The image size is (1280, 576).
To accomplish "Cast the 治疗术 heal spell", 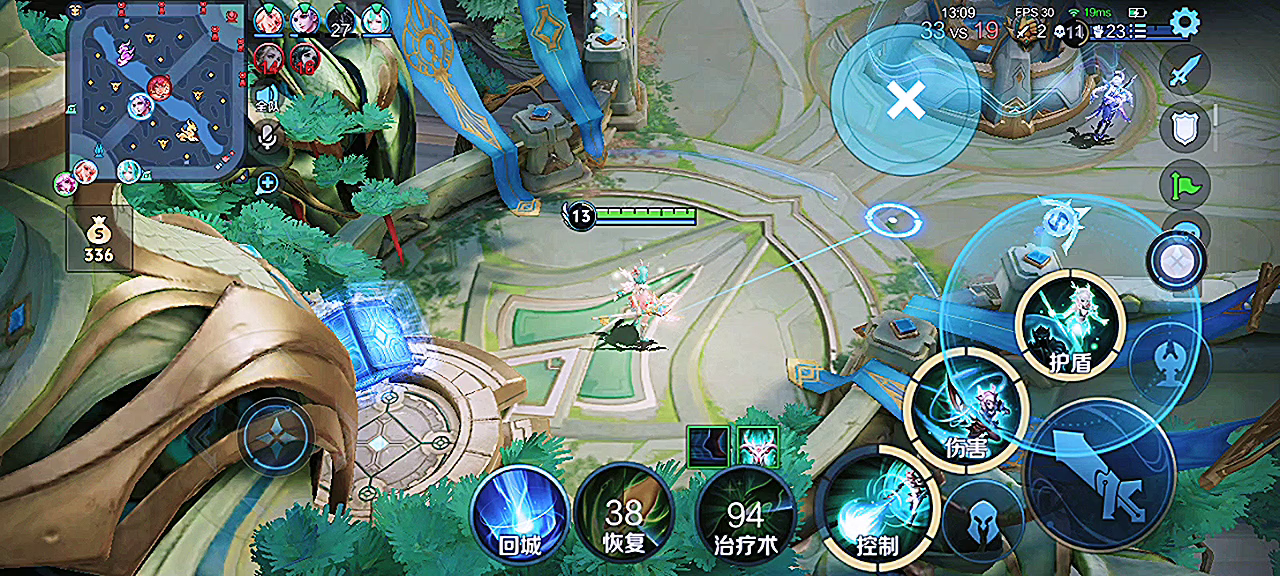I will coord(744,514).
